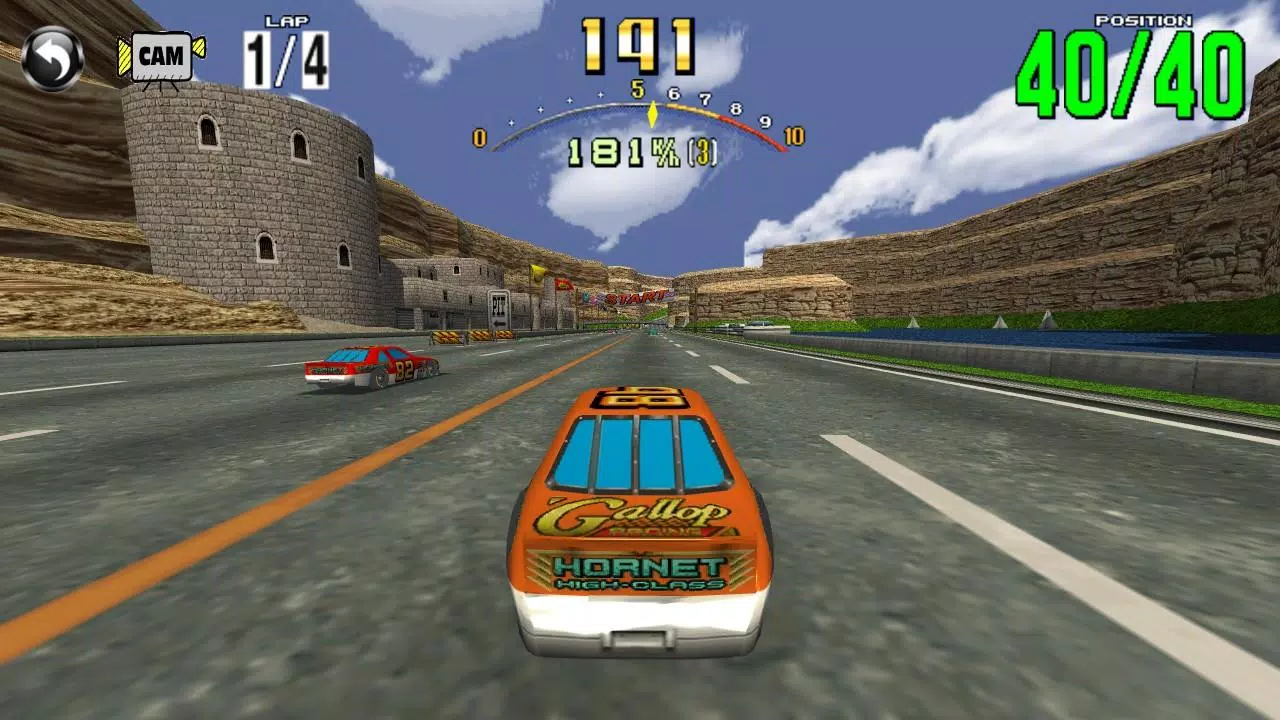Screen dimensions: 1280x720
Task: Click the blue rear window of car 98
Action: (x=640, y=450)
